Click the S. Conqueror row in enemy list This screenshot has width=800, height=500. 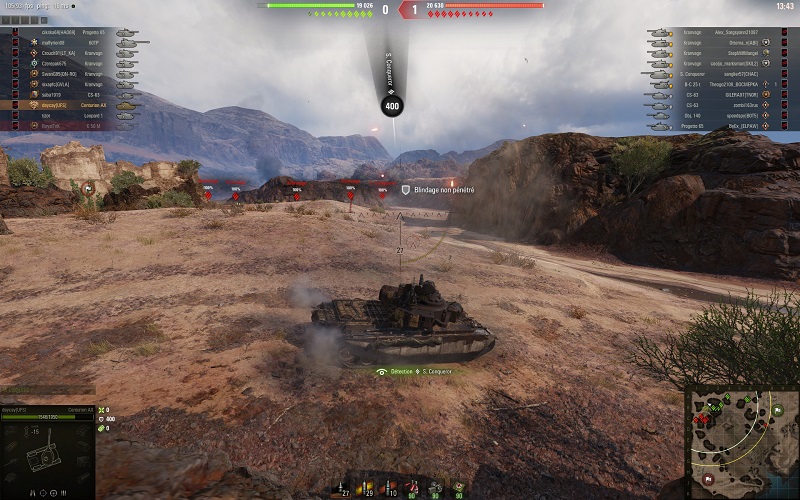tap(722, 74)
